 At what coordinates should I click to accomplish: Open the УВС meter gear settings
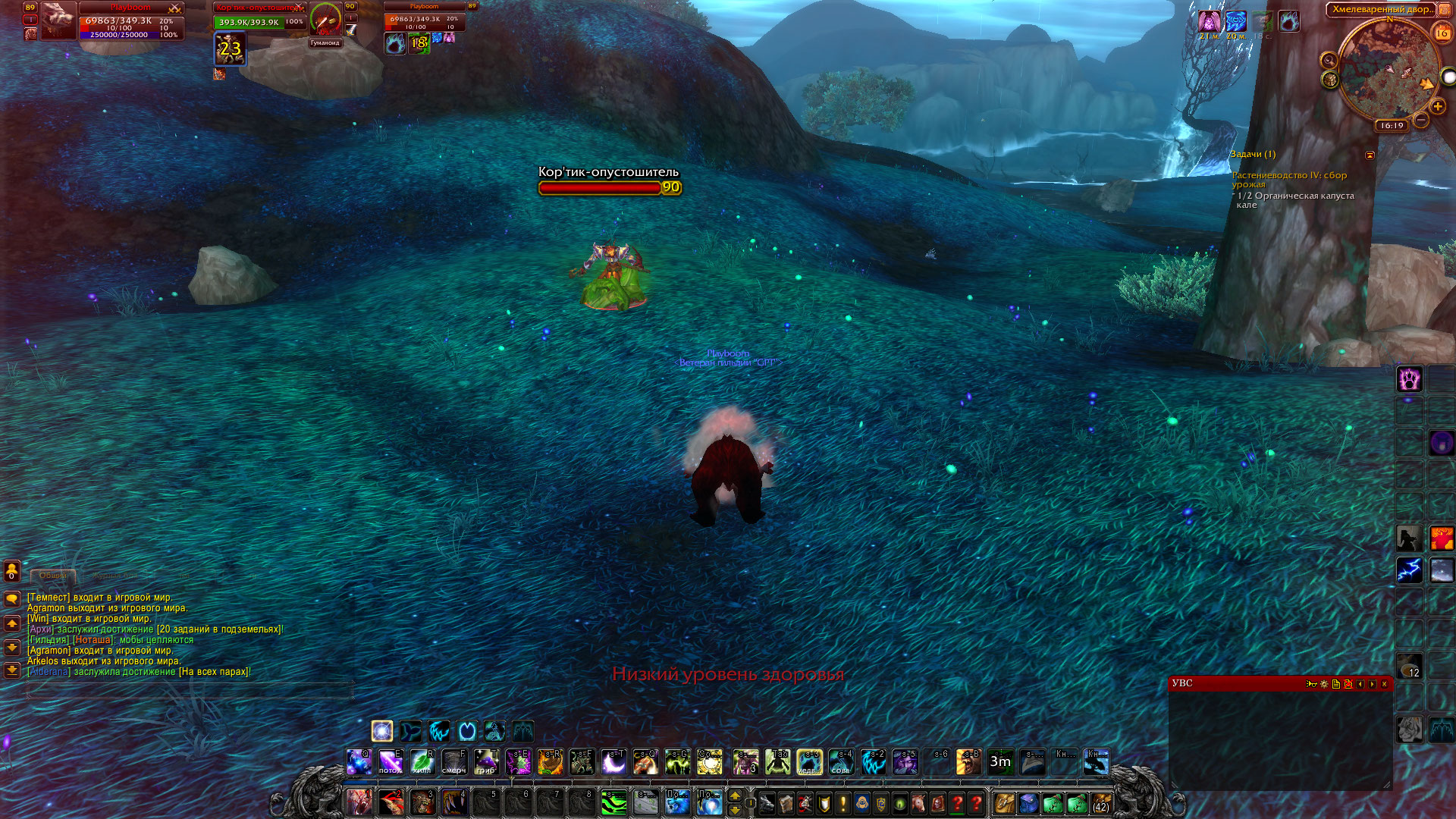tap(1324, 684)
